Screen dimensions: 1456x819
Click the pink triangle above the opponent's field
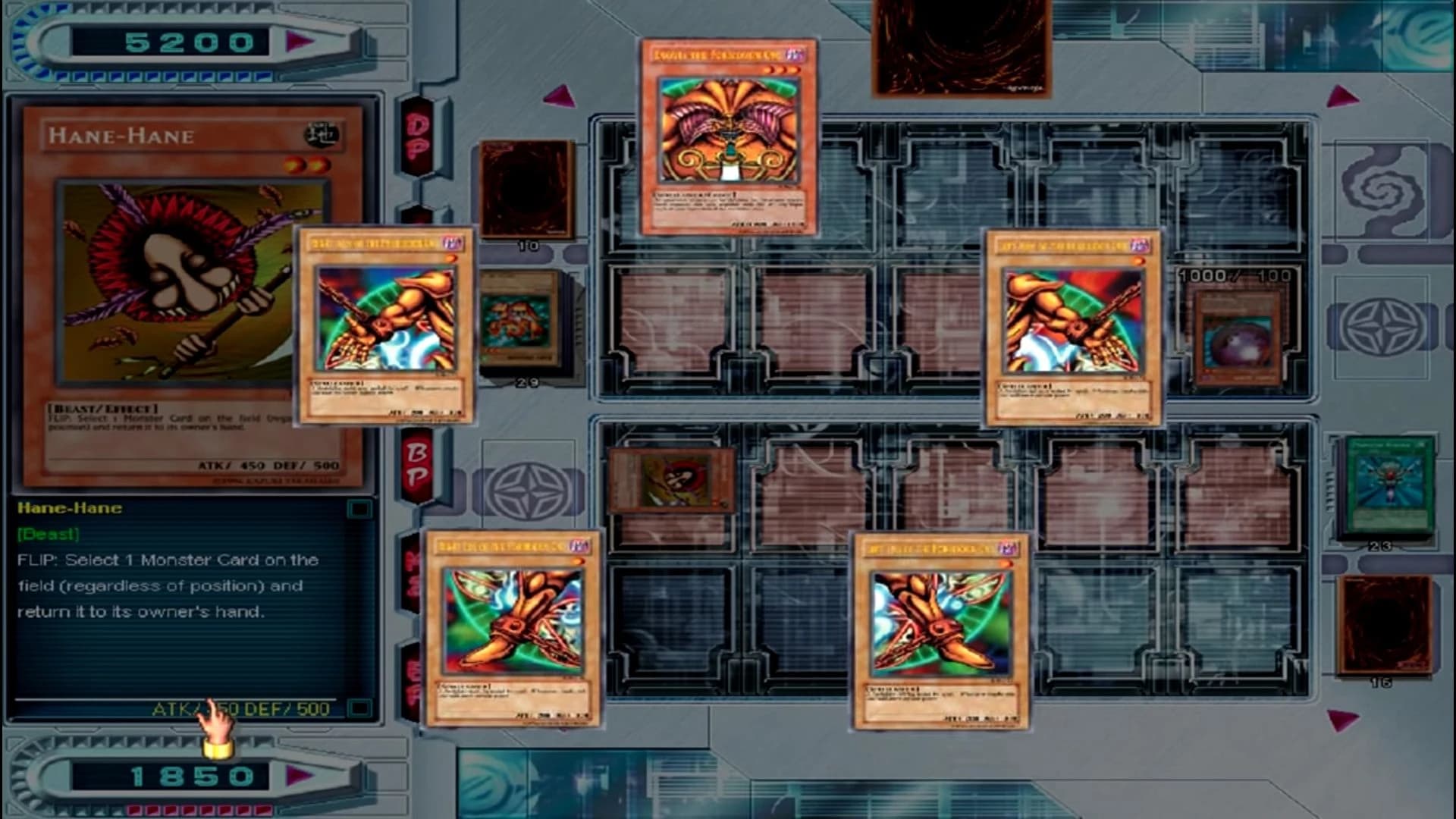click(x=559, y=97)
